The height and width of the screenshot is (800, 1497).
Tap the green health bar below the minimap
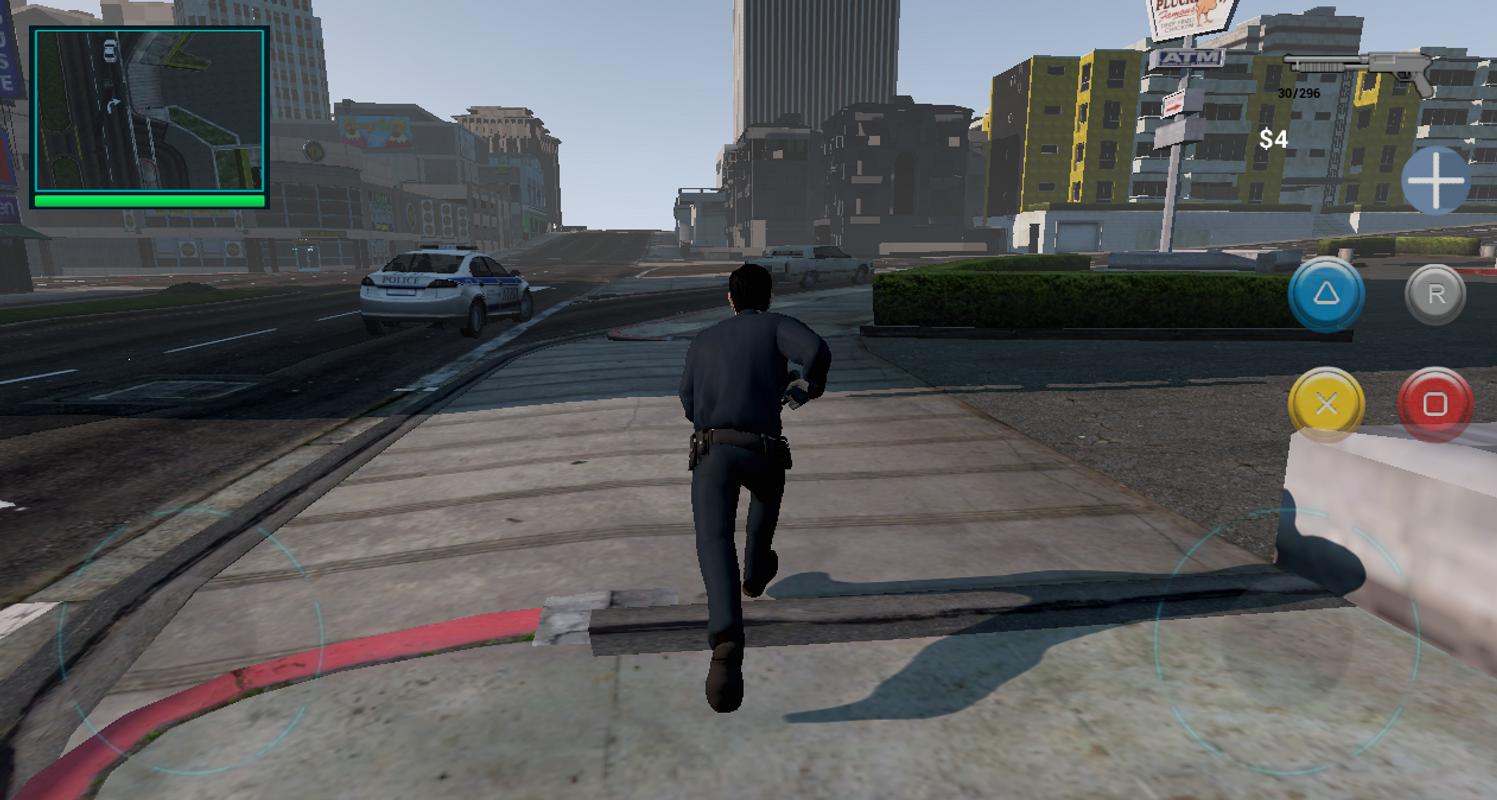coord(148,198)
